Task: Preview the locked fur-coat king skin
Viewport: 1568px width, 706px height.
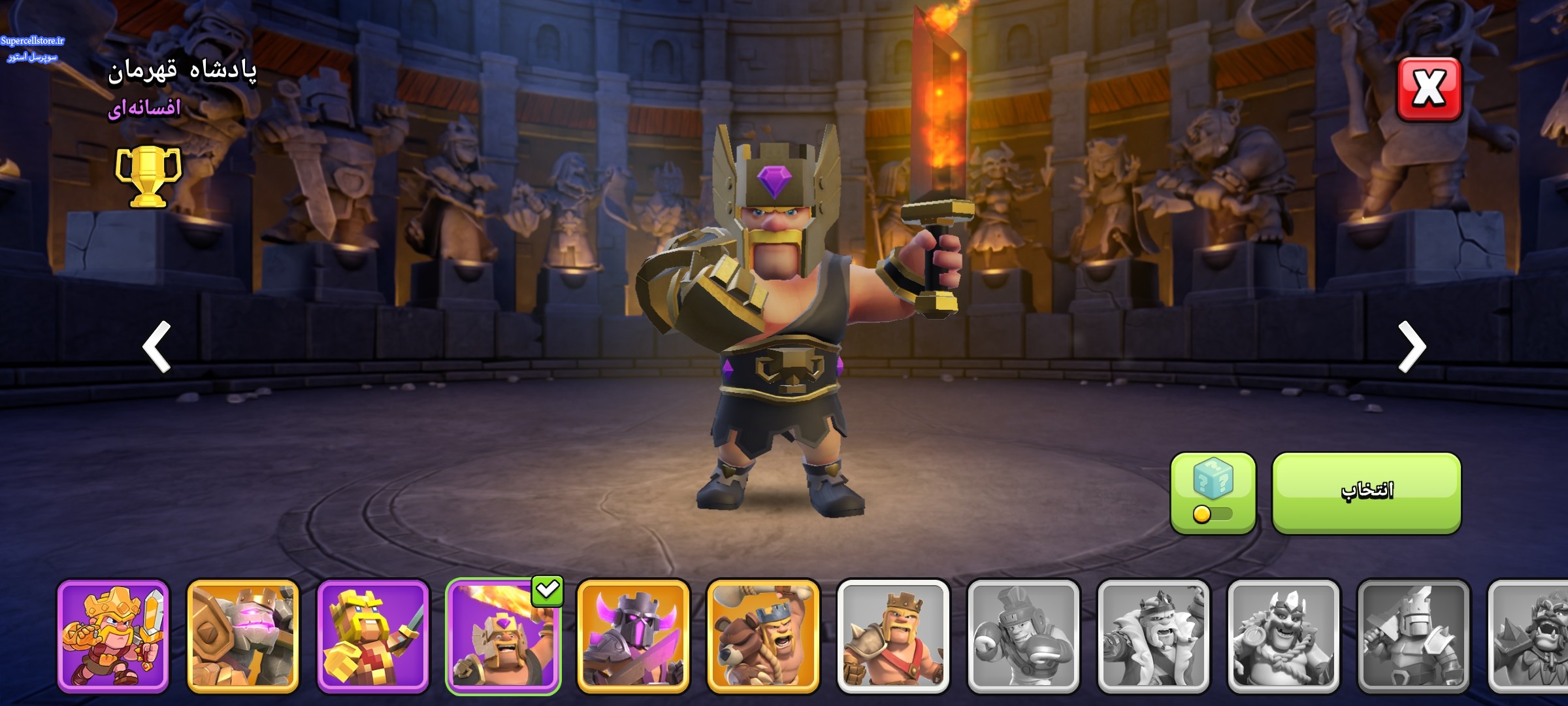Action: pyautogui.click(x=1153, y=636)
